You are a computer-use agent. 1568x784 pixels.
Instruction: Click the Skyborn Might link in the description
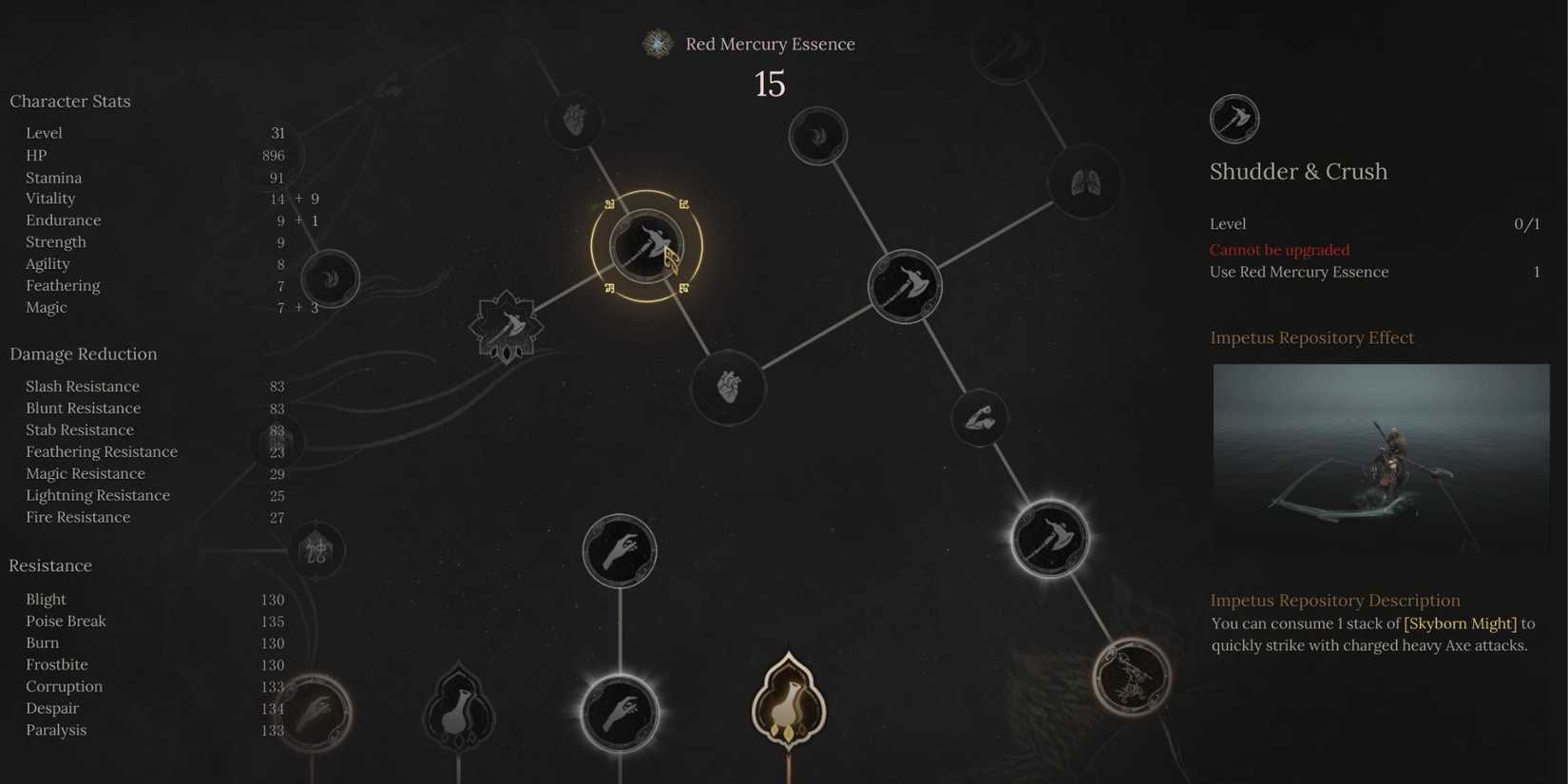pos(1460,623)
